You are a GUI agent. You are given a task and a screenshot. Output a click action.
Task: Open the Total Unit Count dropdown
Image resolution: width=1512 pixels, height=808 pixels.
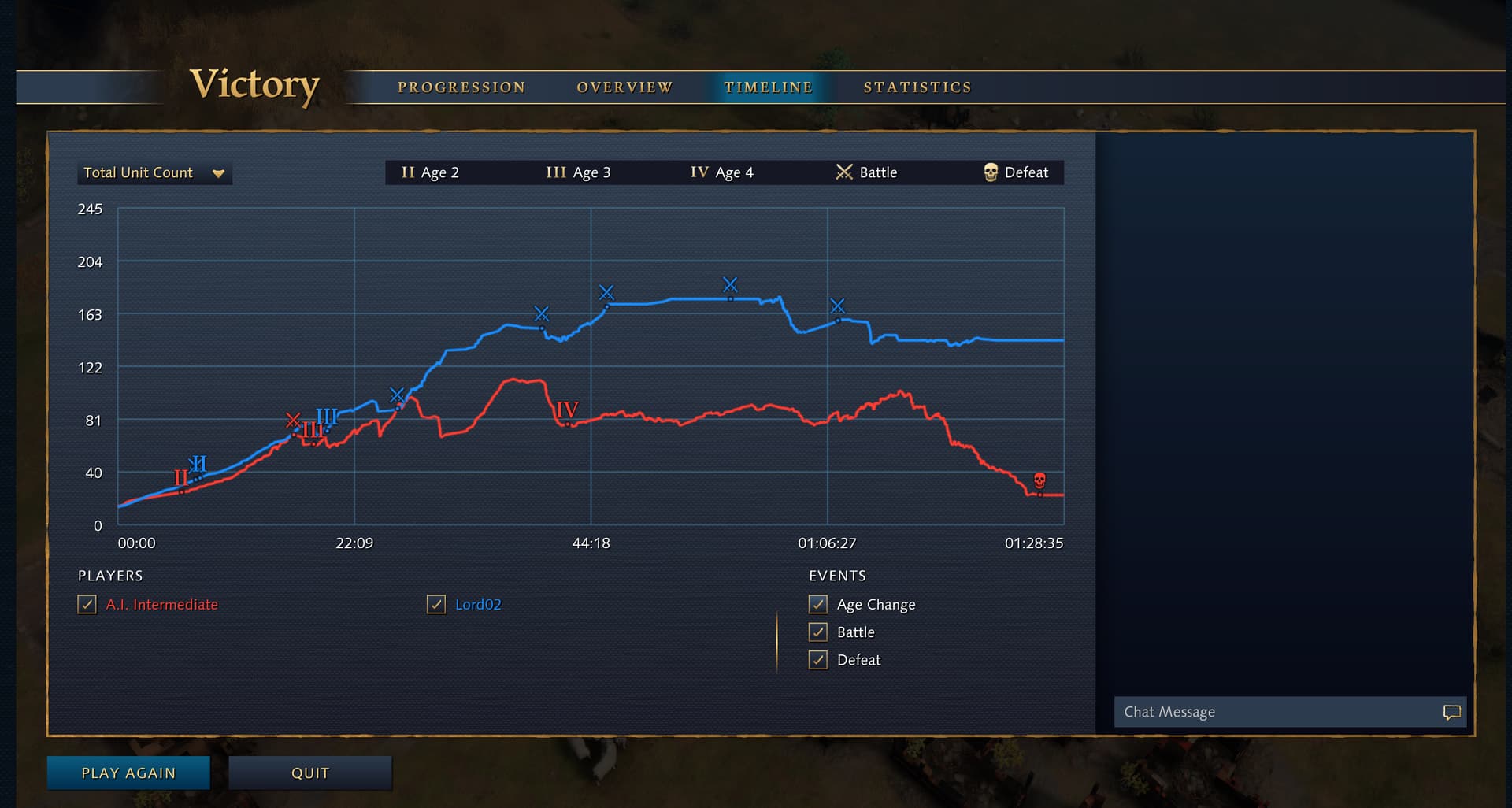[x=154, y=173]
